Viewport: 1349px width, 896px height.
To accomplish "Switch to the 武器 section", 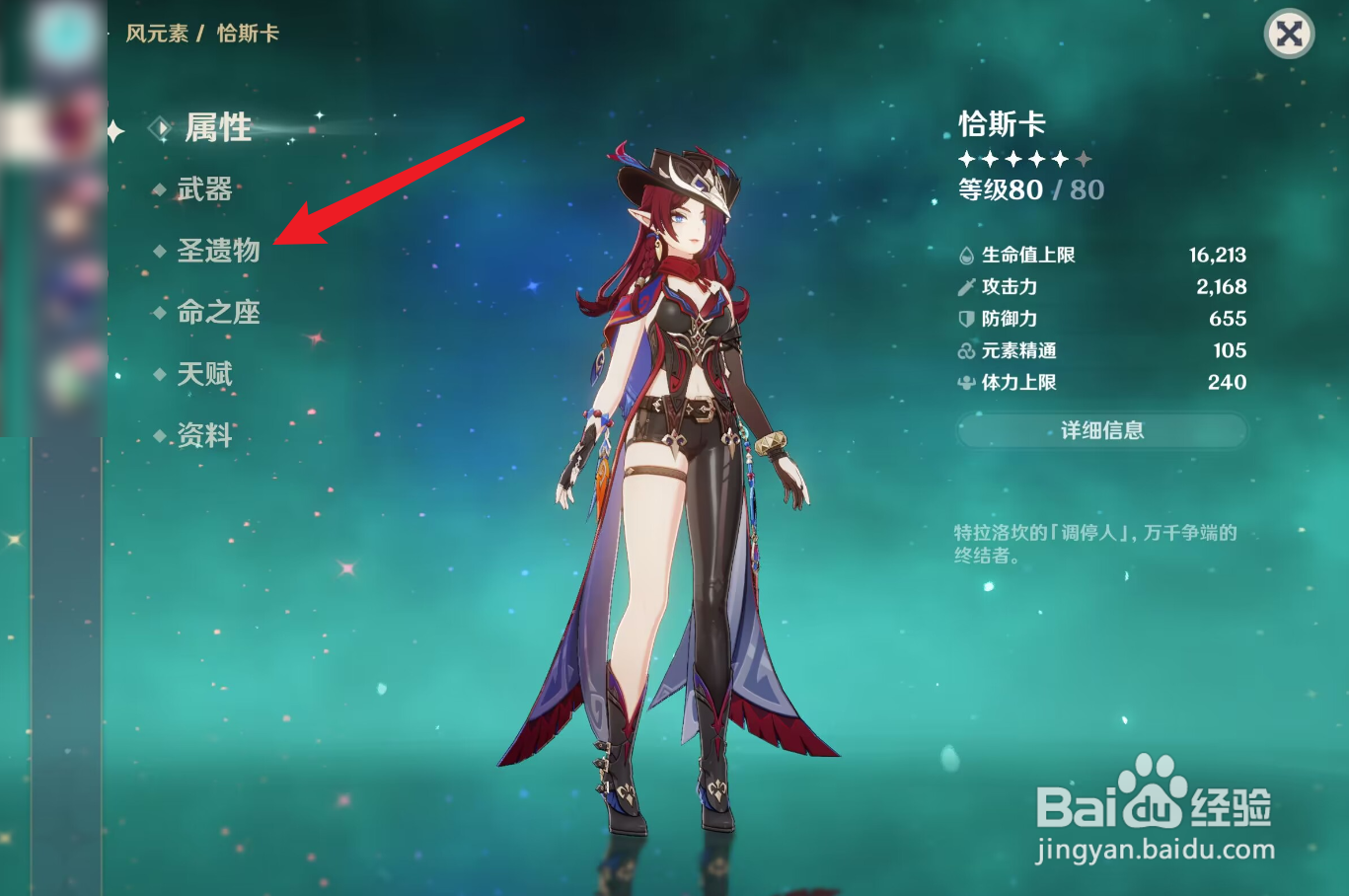I will 204,189.
